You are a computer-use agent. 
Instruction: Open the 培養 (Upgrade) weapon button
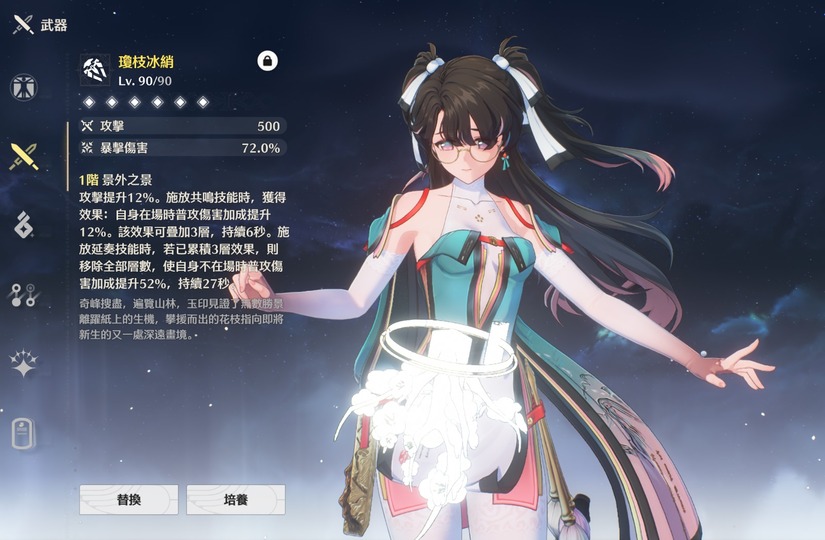tap(236, 499)
